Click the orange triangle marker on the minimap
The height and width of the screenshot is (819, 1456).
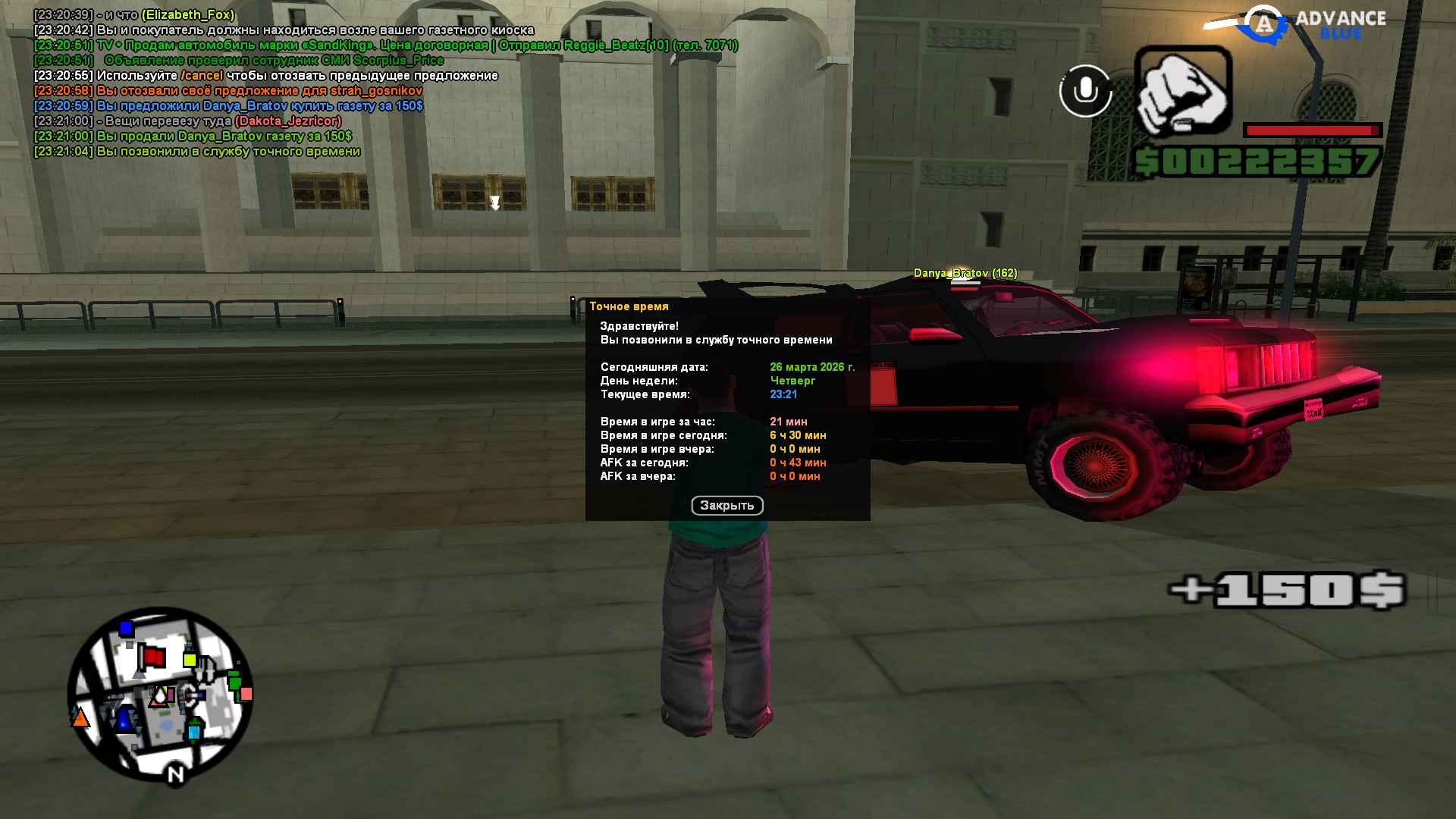(80, 717)
